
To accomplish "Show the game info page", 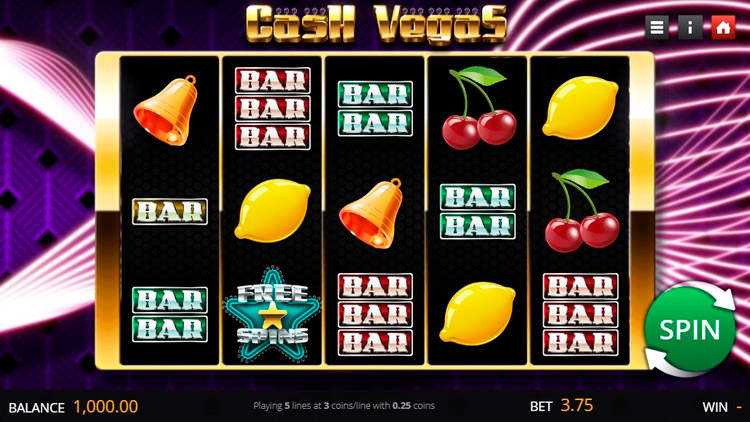I will tap(690, 27).
